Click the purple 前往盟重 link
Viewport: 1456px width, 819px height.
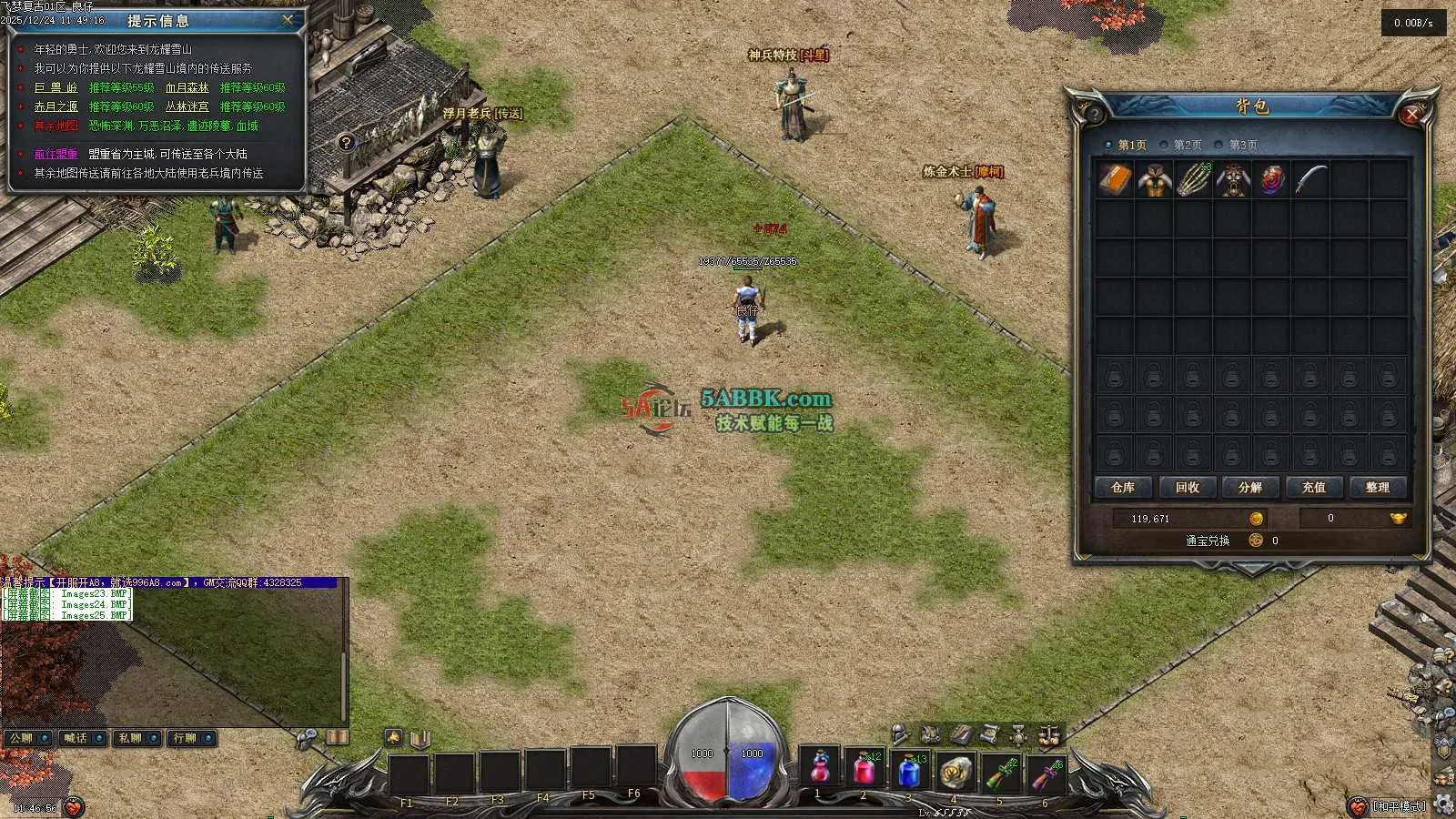(x=56, y=154)
